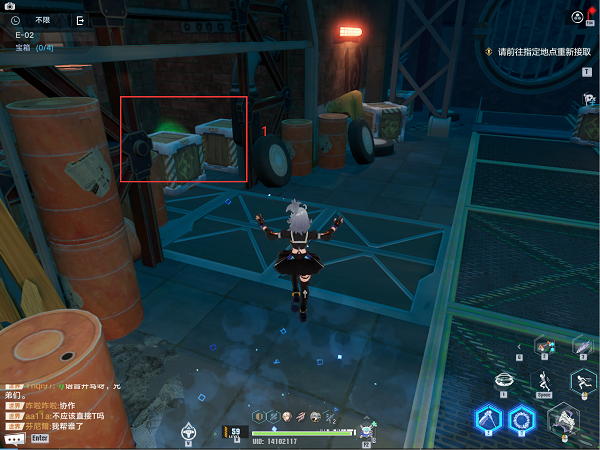The image size is (600, 450).
Task: Activate the dodge dash running skill
Action: tap(583, 381)
